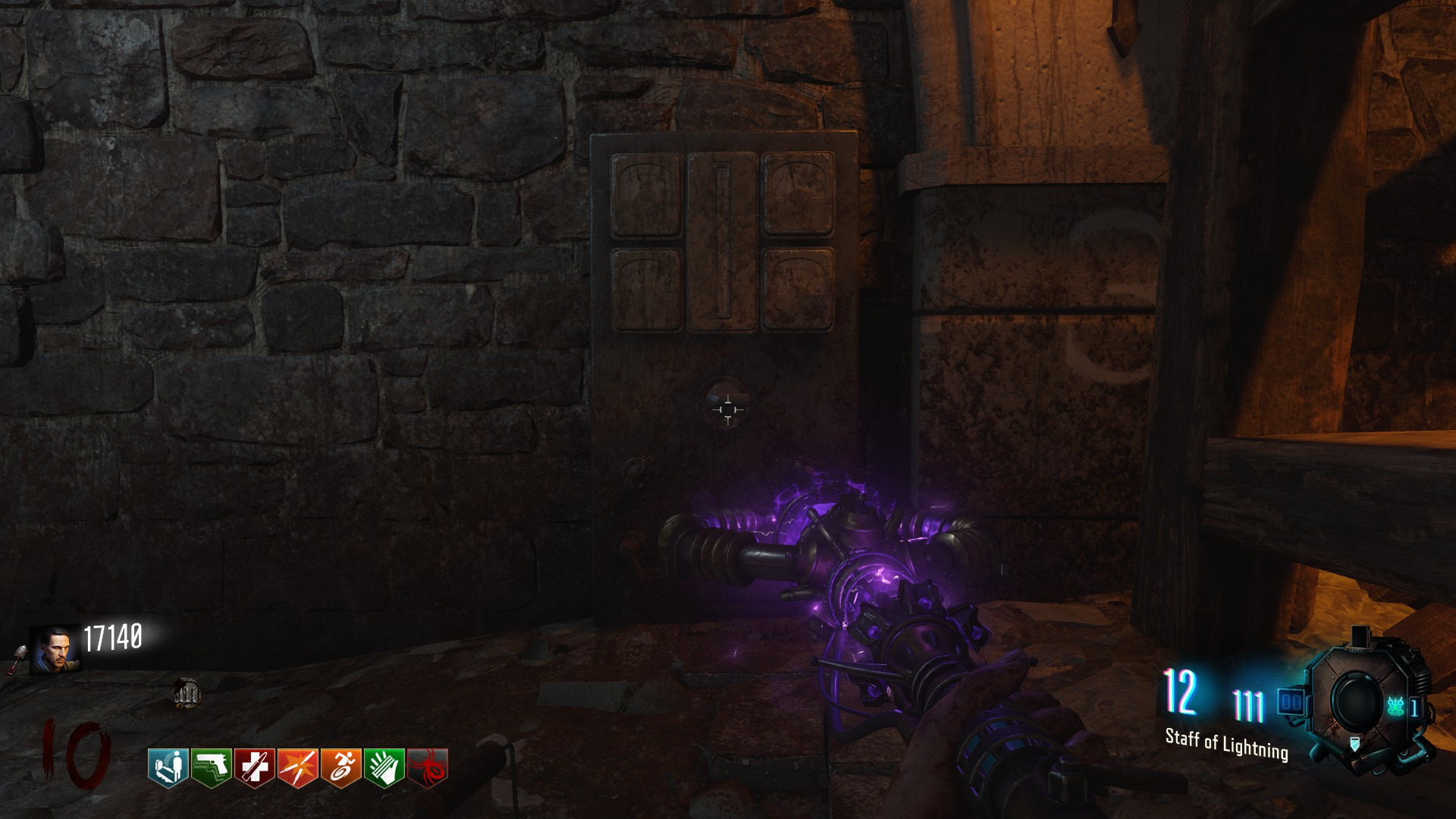The height and width of the screenshot is (819, 1456).
Task: Click the stone tablet item icon
Action: coord(187,693)
